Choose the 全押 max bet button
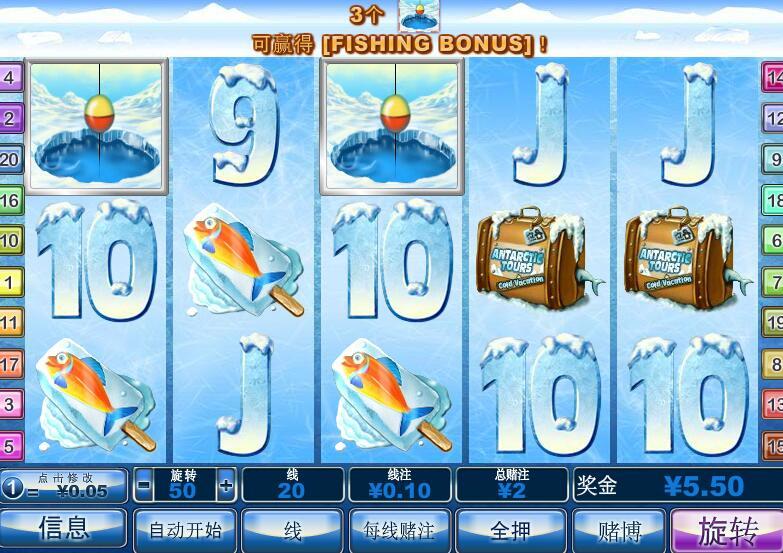This screenshot has height=553, width=783. tap(510, 529)
